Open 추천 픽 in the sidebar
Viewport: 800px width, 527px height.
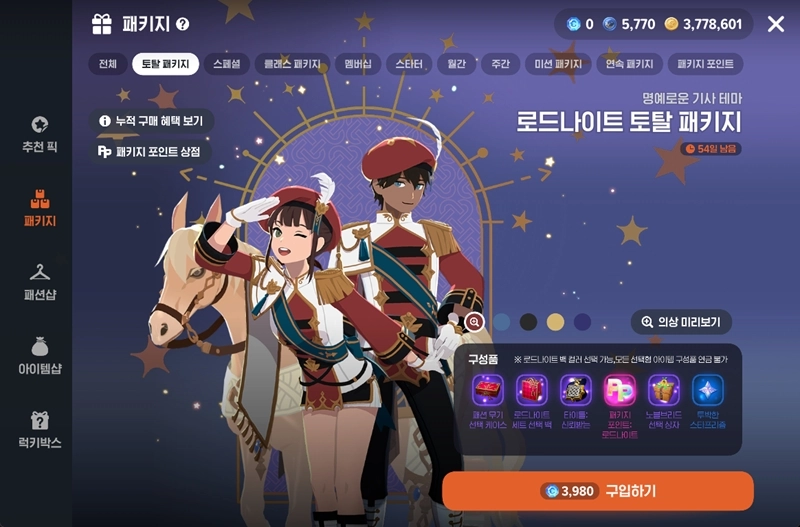pyautogui.click(x=39, y=134)
